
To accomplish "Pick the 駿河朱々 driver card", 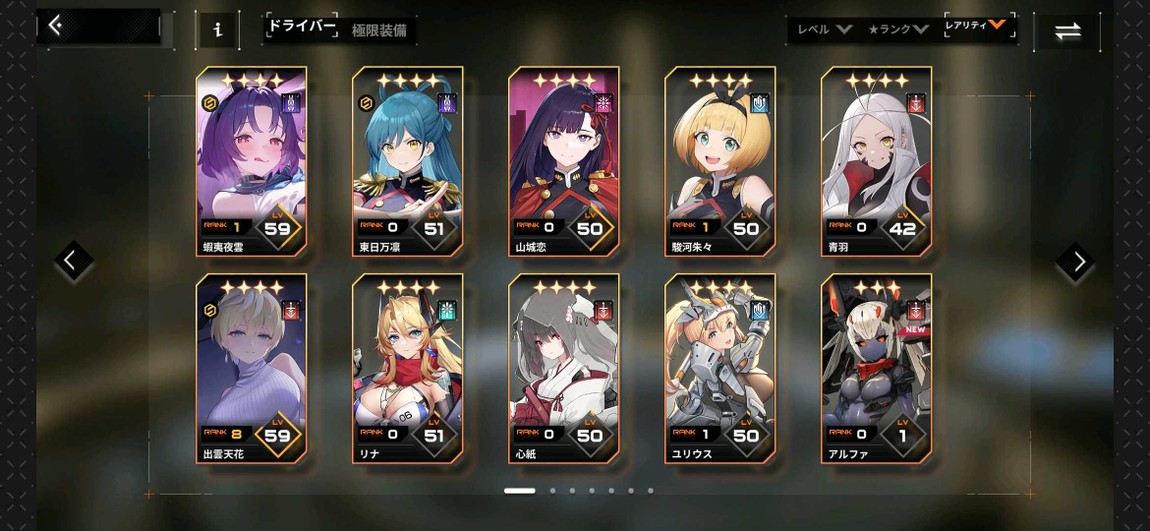I will (720, 160).
